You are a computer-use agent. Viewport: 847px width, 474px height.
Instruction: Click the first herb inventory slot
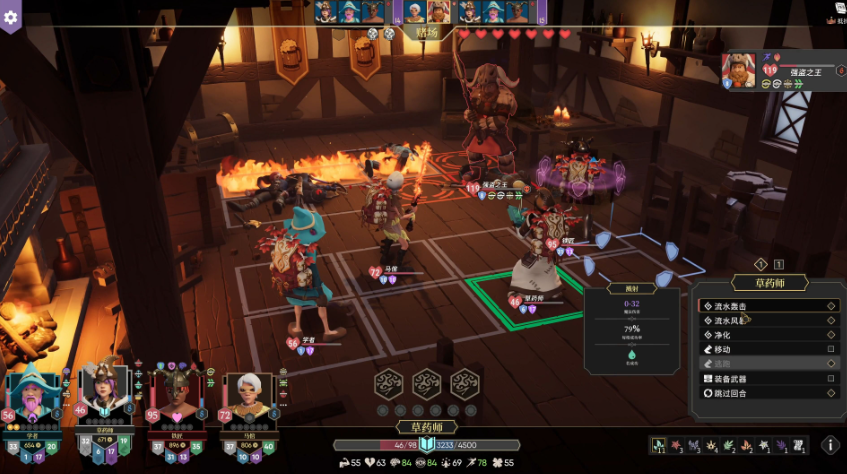[x=661, y=444]
